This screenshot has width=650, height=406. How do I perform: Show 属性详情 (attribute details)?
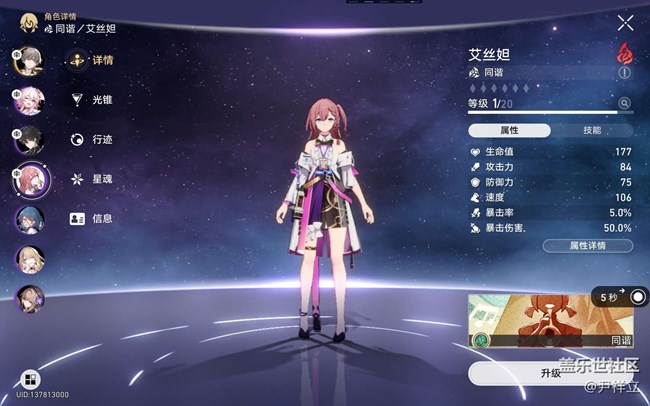(587, 245)
